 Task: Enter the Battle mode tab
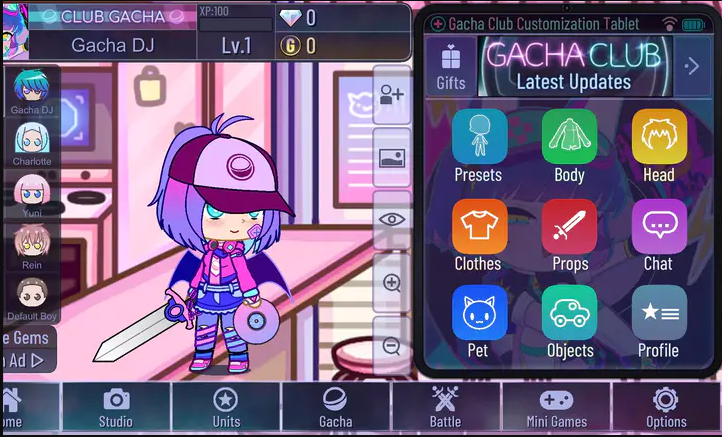(x=445, y=407)
